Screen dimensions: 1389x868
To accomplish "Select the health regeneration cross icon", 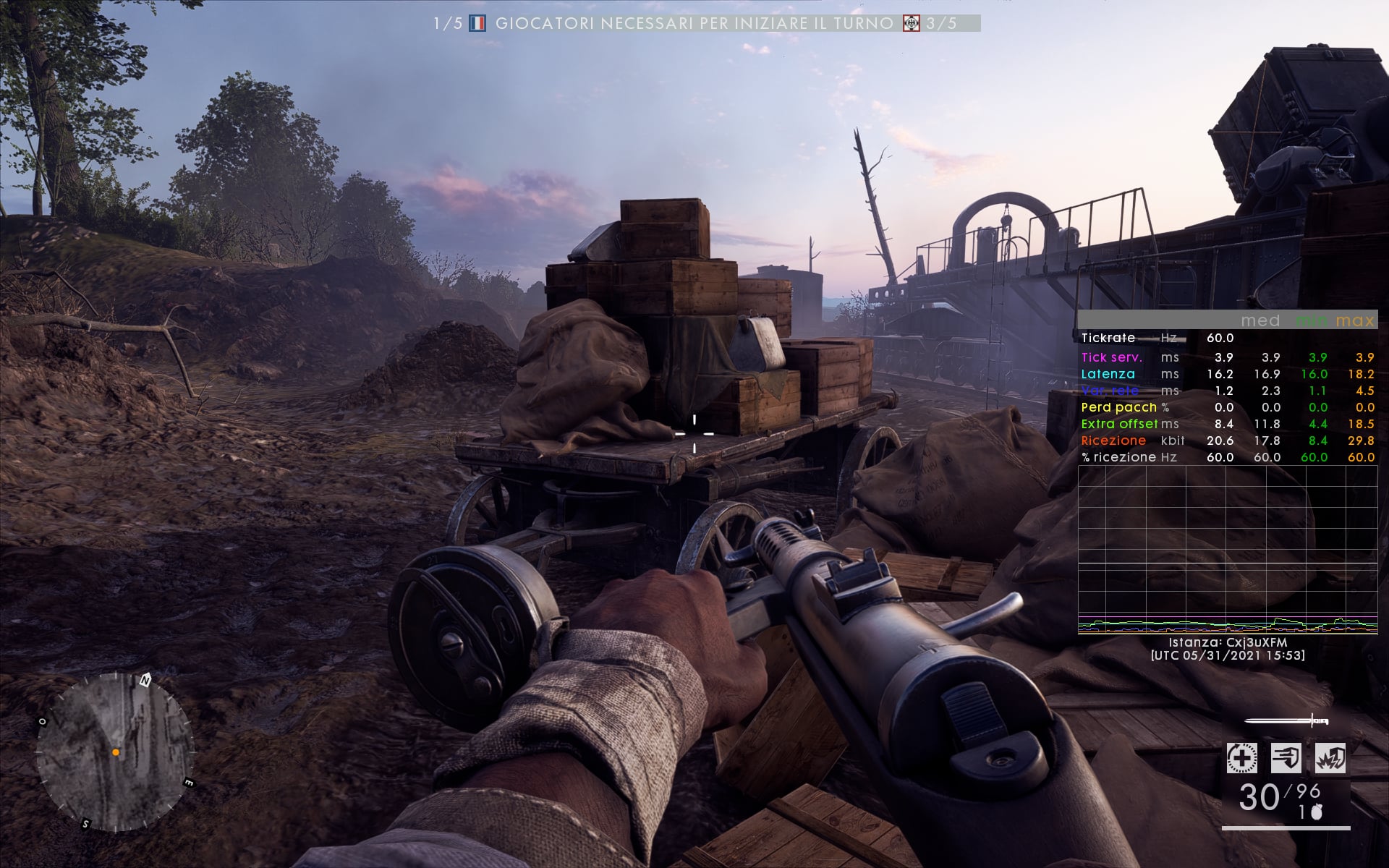I will pos(1241,759).
